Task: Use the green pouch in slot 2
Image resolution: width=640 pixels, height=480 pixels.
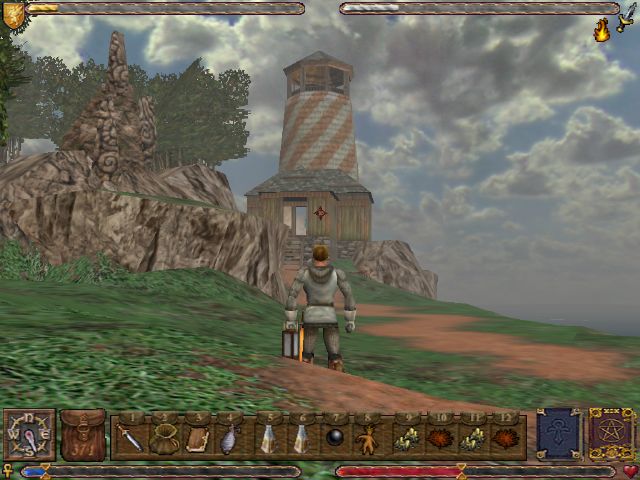Action: pos(163,437)
